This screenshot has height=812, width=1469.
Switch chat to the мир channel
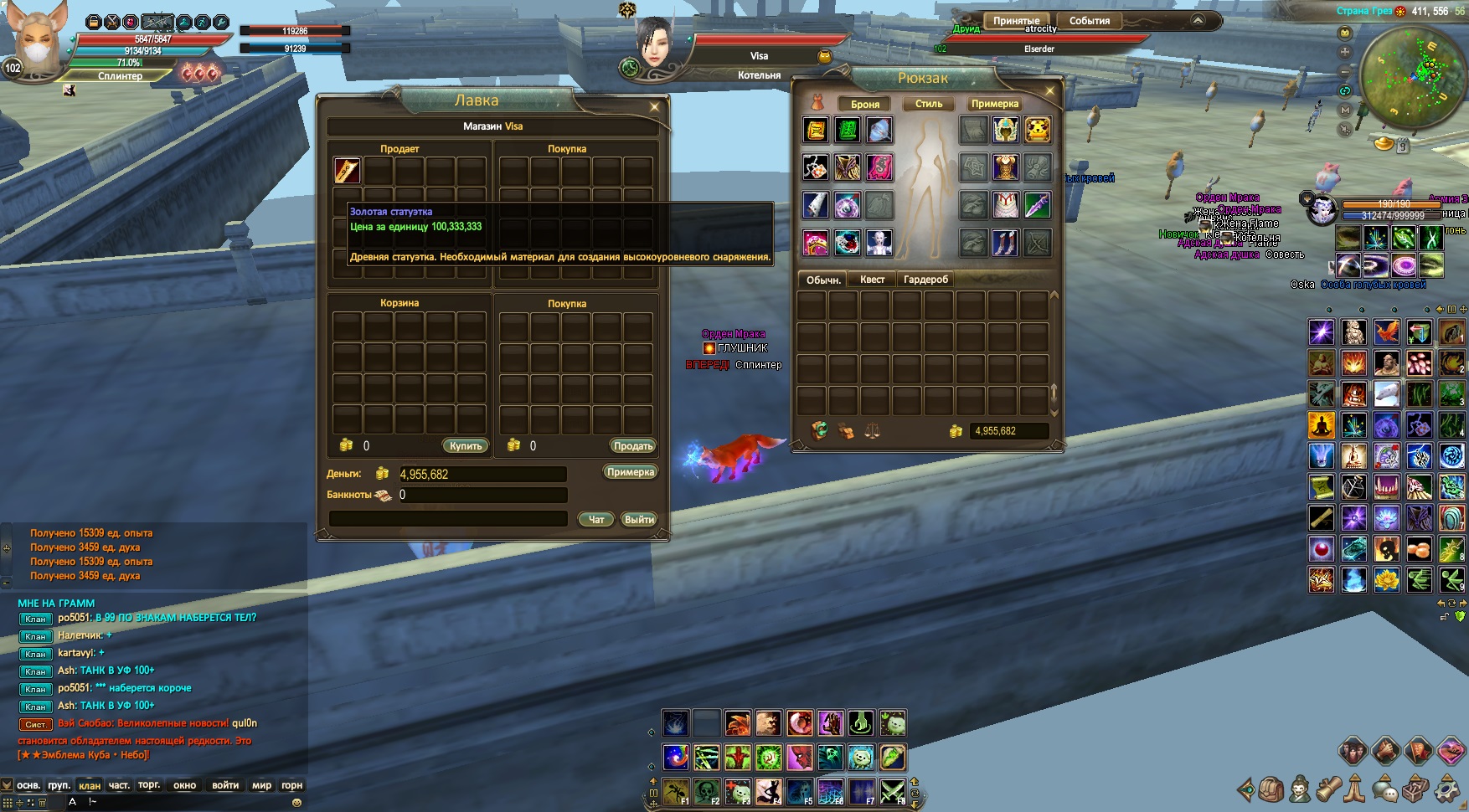point(262,785)
